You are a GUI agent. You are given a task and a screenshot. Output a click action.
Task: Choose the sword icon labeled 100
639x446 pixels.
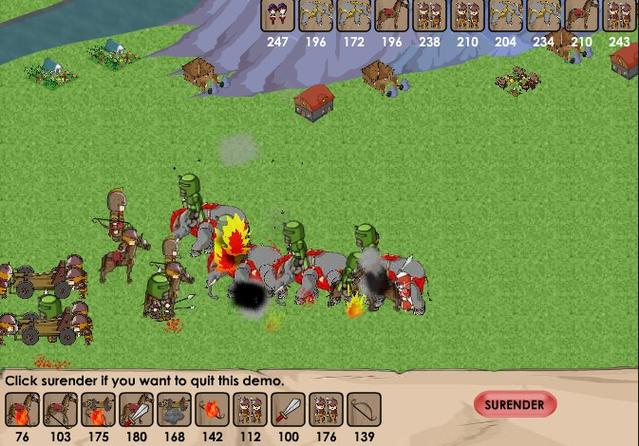[x=288, y=410]
